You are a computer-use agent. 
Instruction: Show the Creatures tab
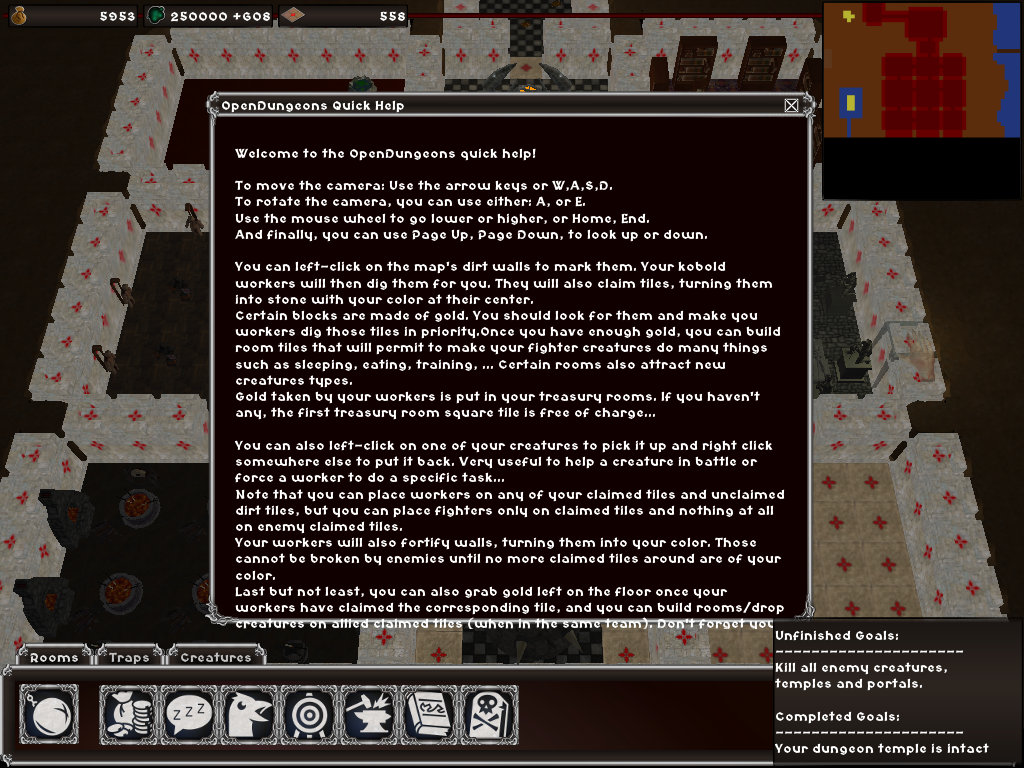click(216, 657)
